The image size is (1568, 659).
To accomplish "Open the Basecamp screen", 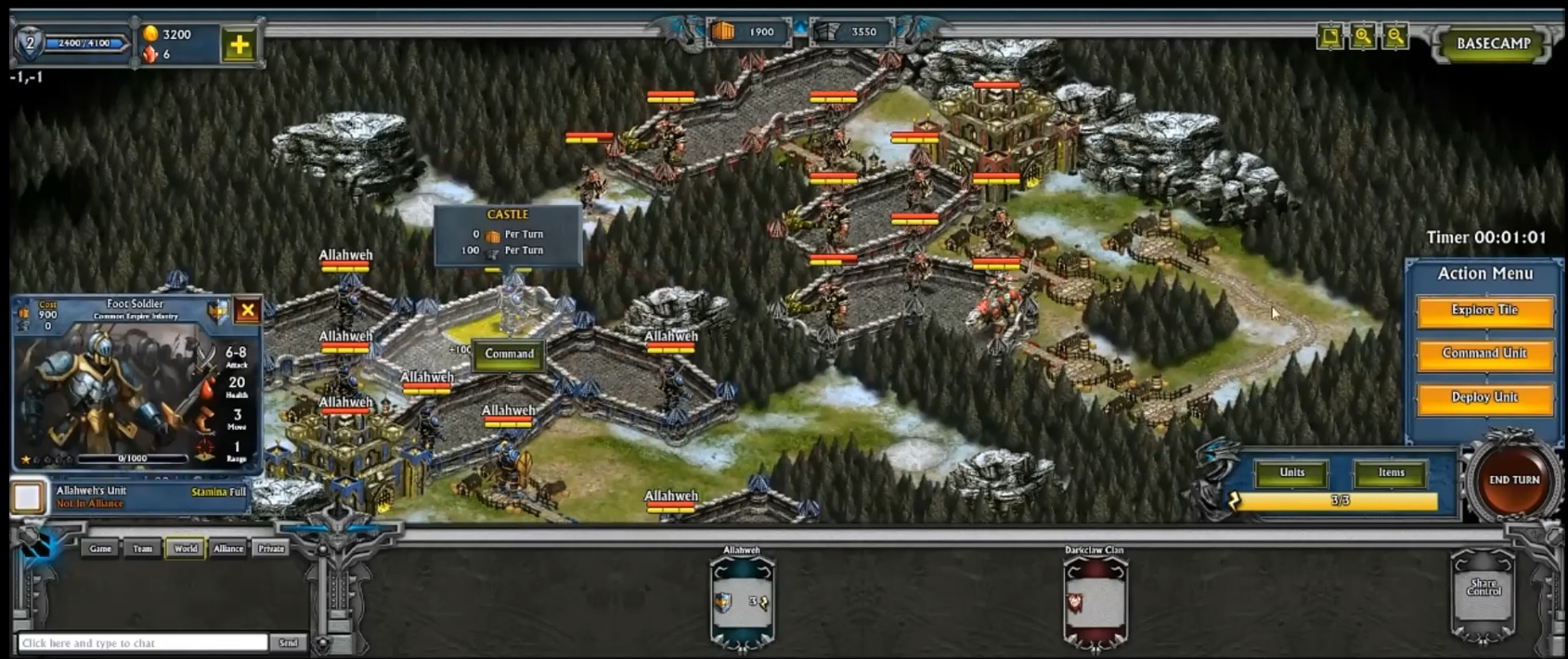I will pyautogui.click(x=1493, y=44).
